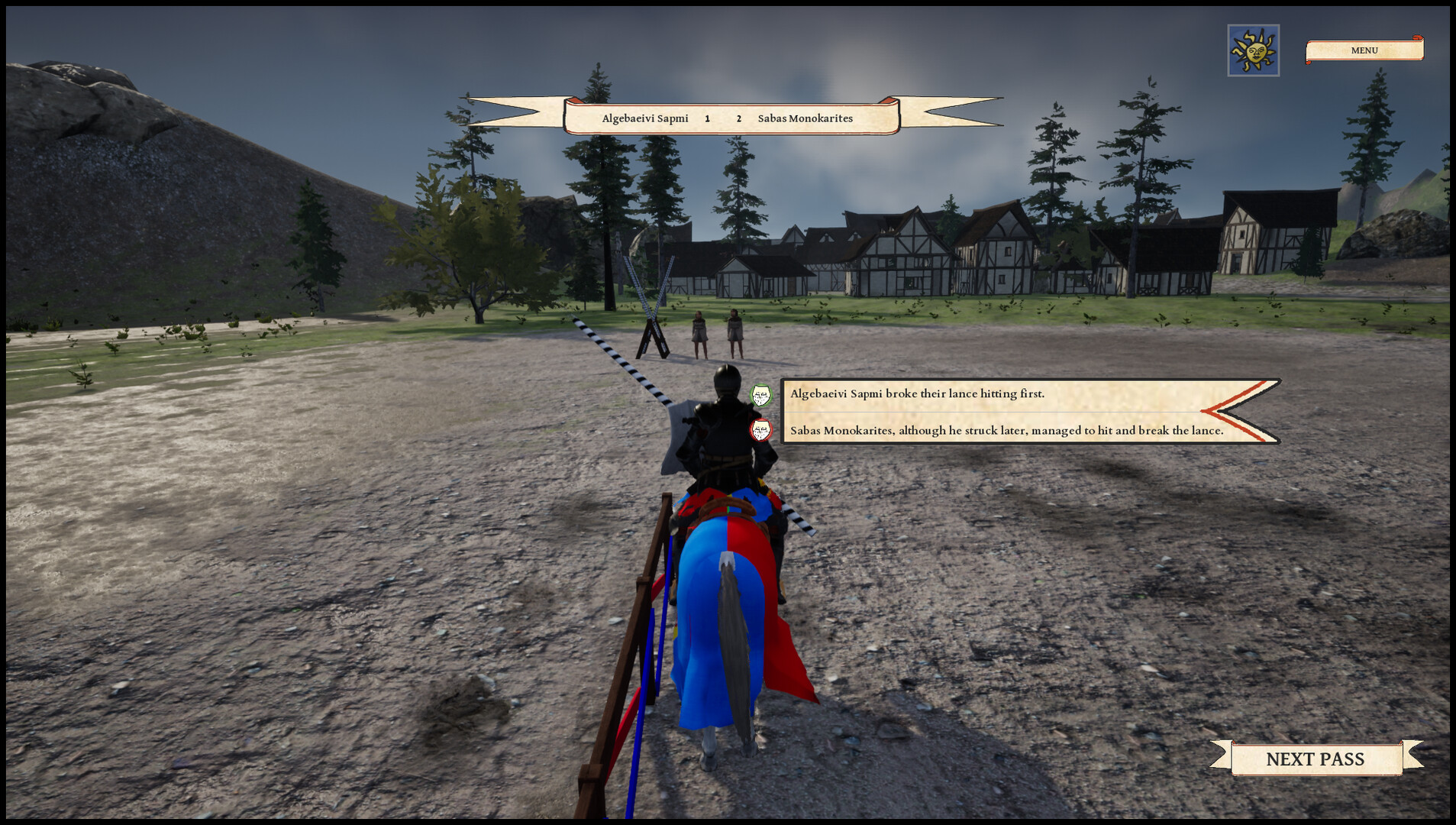This screenshot has width=1456, height=825.
Task: Expand the score banner at the top
Action: pyautogui.click(x=728, y=118)
